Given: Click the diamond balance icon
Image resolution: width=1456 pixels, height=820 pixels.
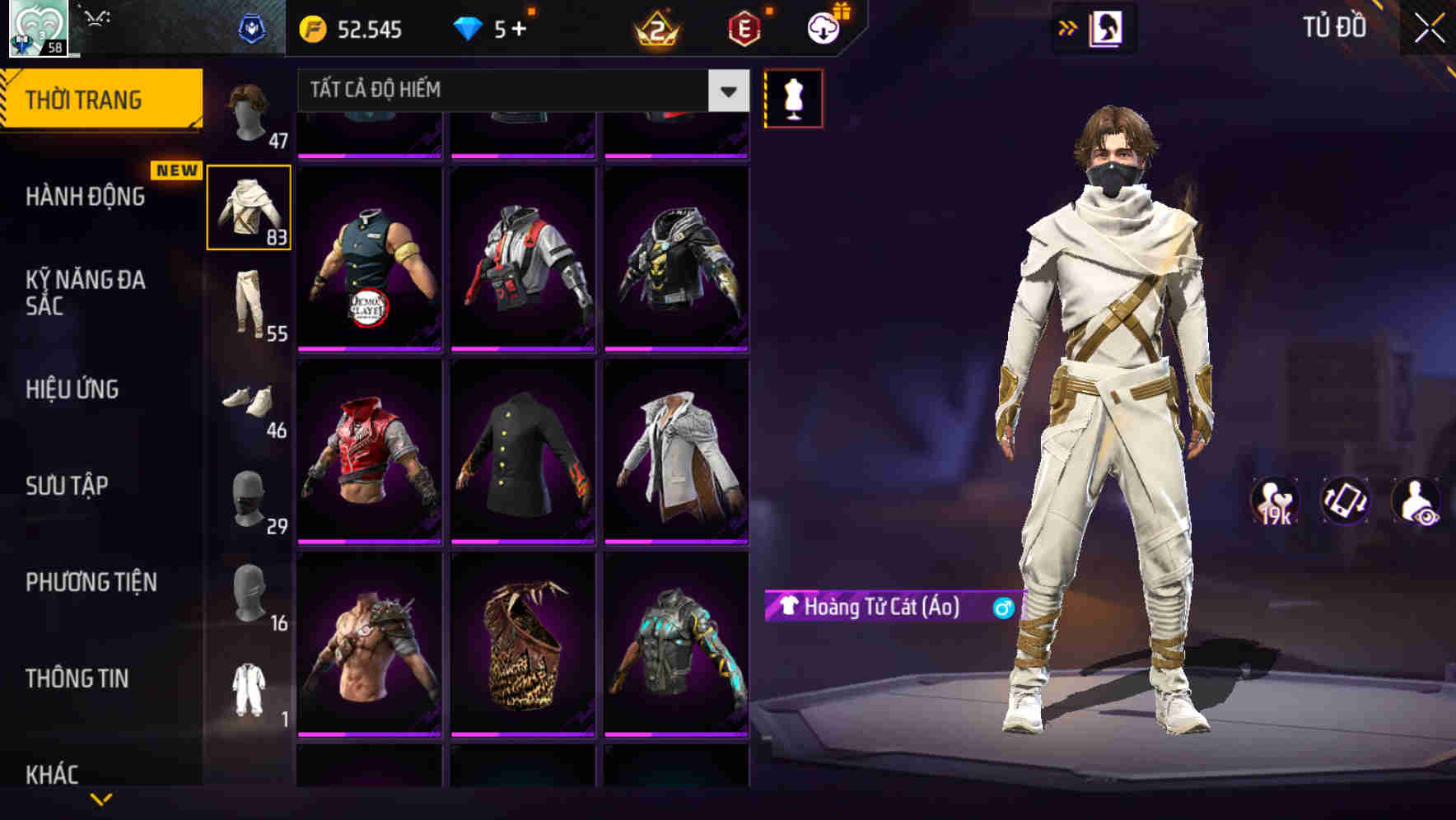Looking at the screenshot, I should pyautogui.click(x=469, y=30).
